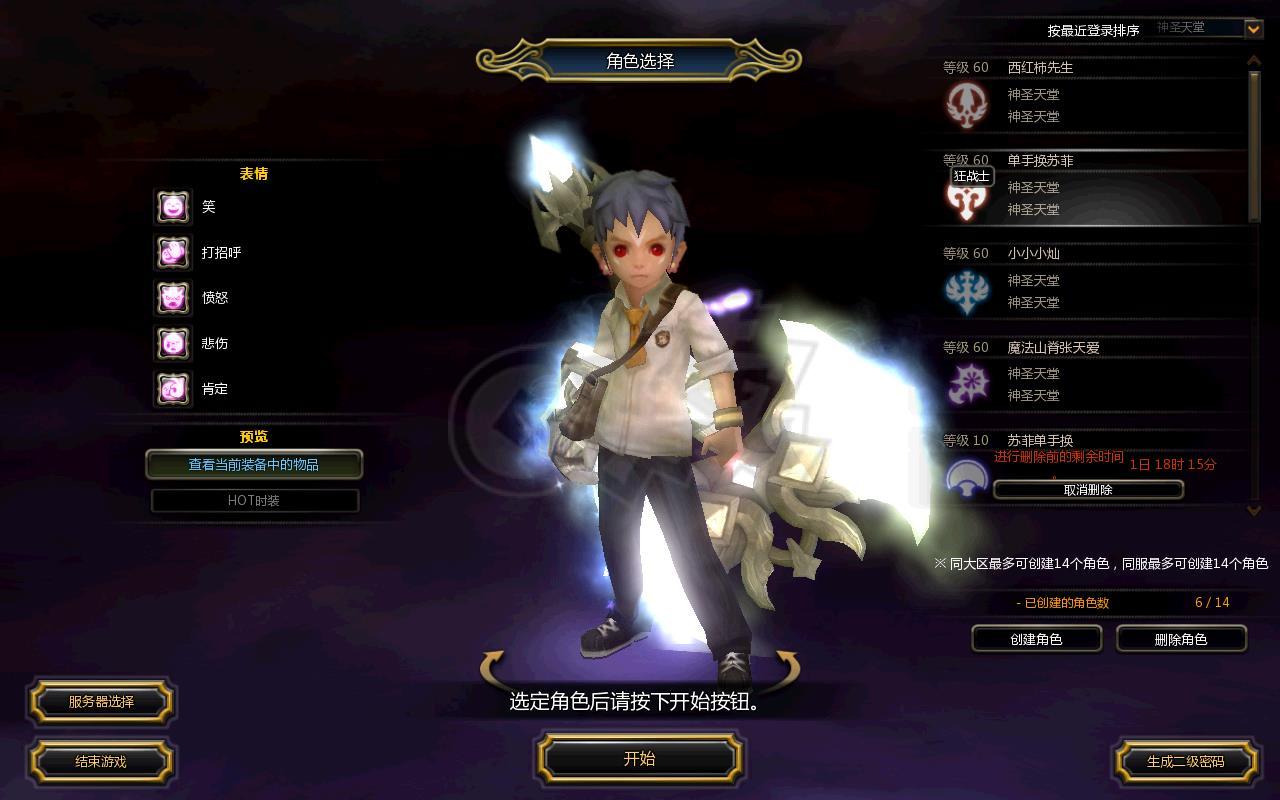Click 创建角色 to create a character
The height and width of the screenshot is (800, 1280).
(x=1036, y=639)
